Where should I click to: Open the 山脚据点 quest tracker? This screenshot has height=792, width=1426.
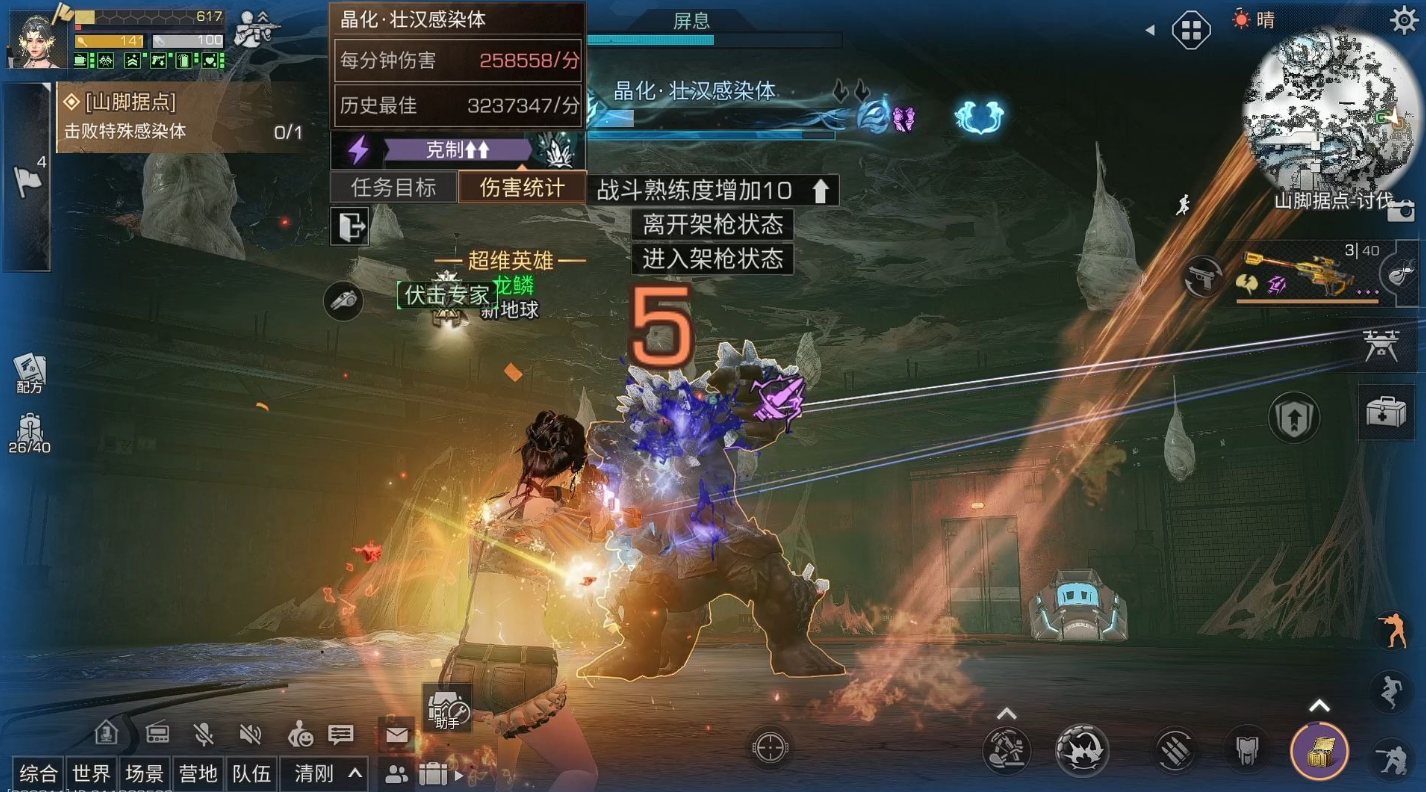click(180, 117)
